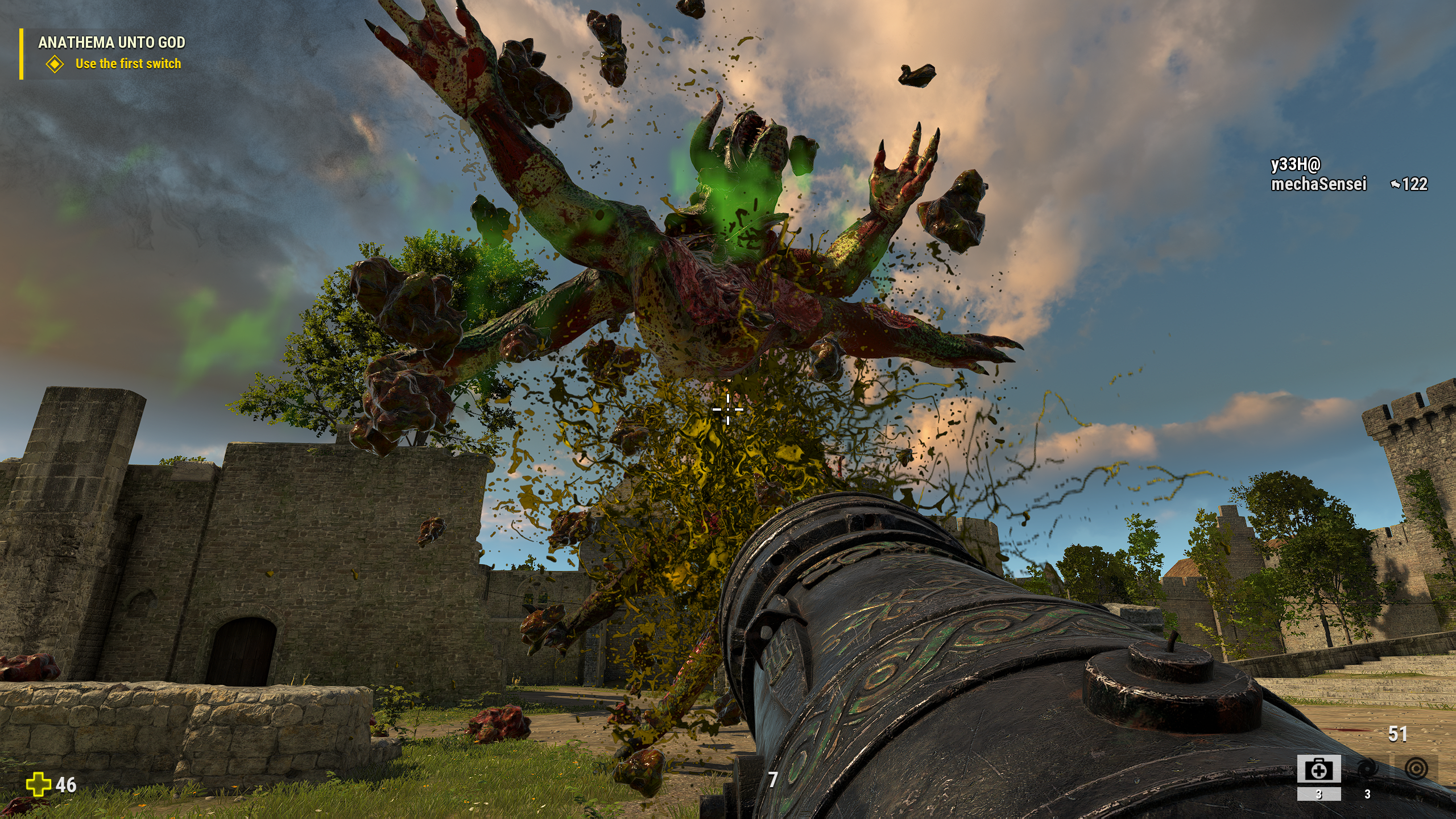Select player y33H@ in the player list
The width and height of the screenshot is (1456, 819).
click(1295, 164)
